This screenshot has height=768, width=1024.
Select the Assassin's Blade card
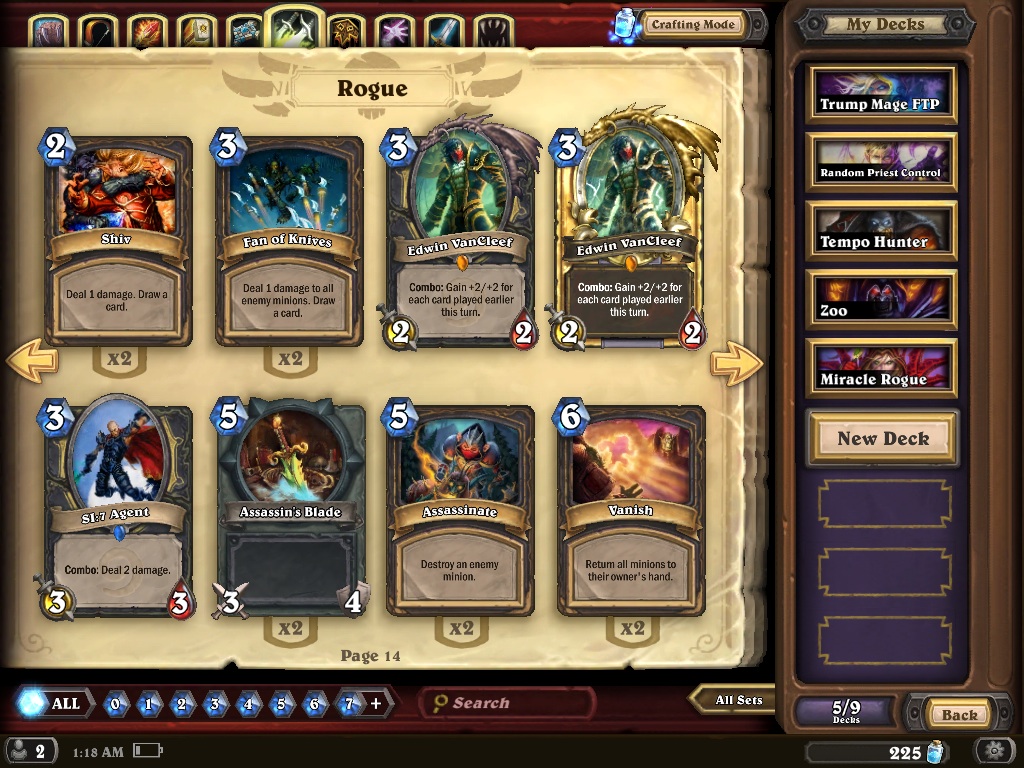(x=290, y=510)
